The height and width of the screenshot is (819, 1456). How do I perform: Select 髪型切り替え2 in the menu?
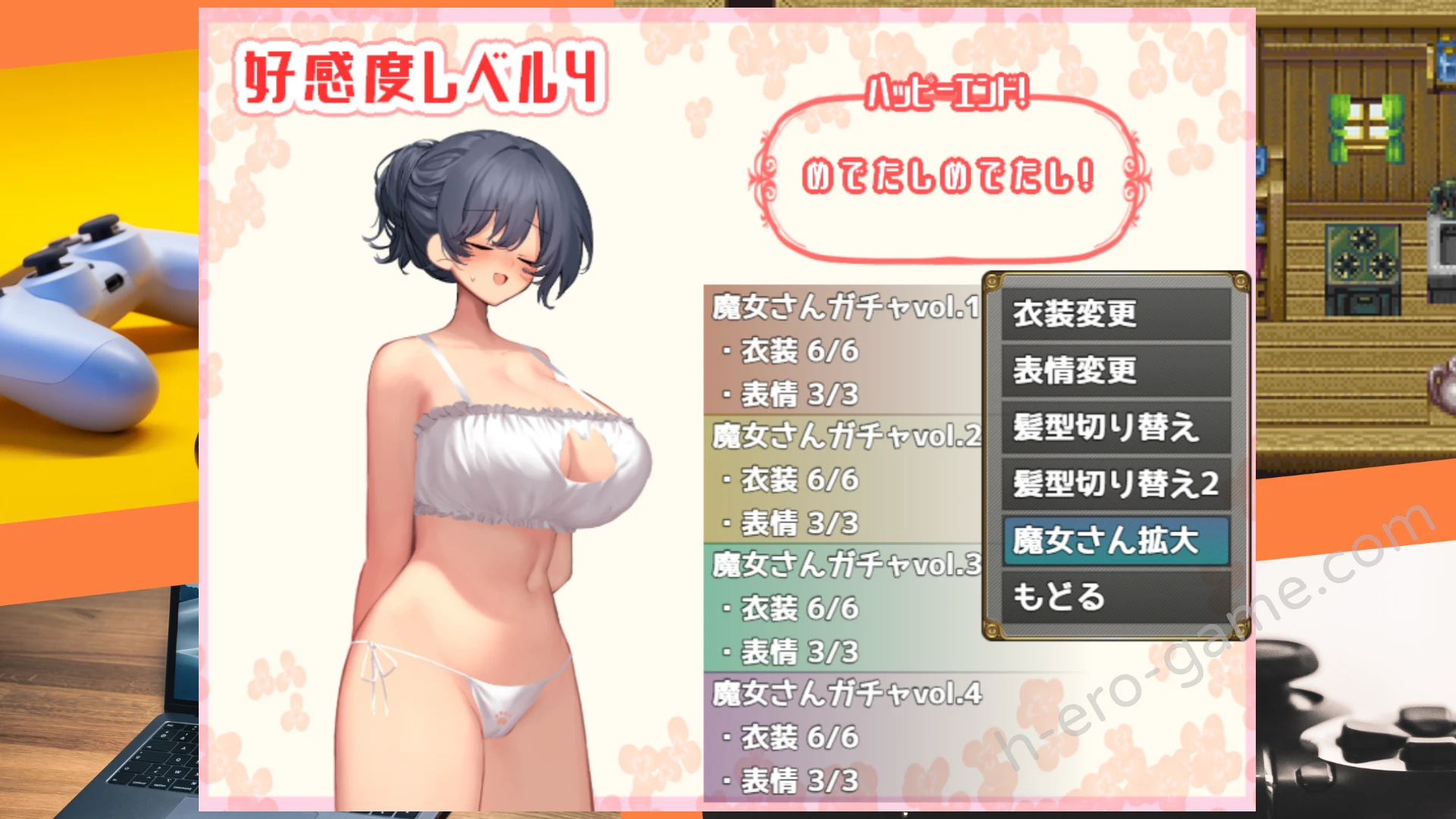[x=1116, y=484]
